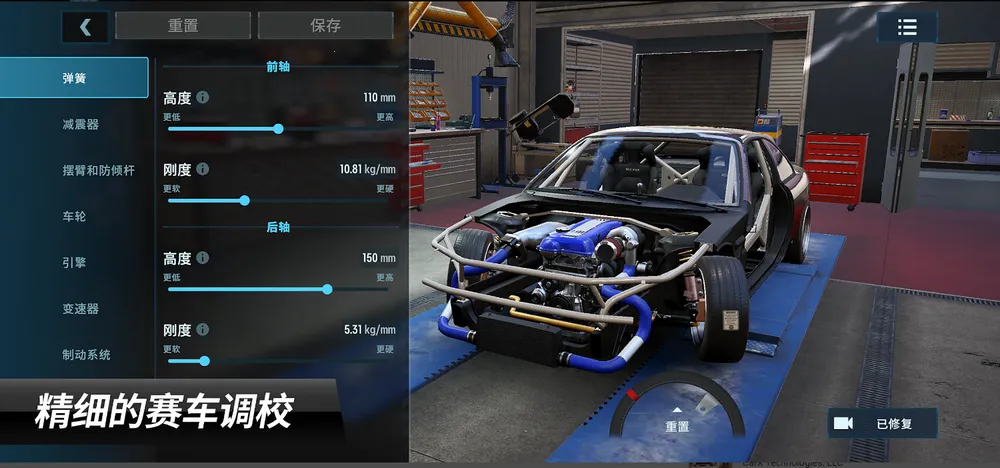1000x468 pixels.
Task: Toggle the camera 已修复 button
Action: tap(882, 423)
